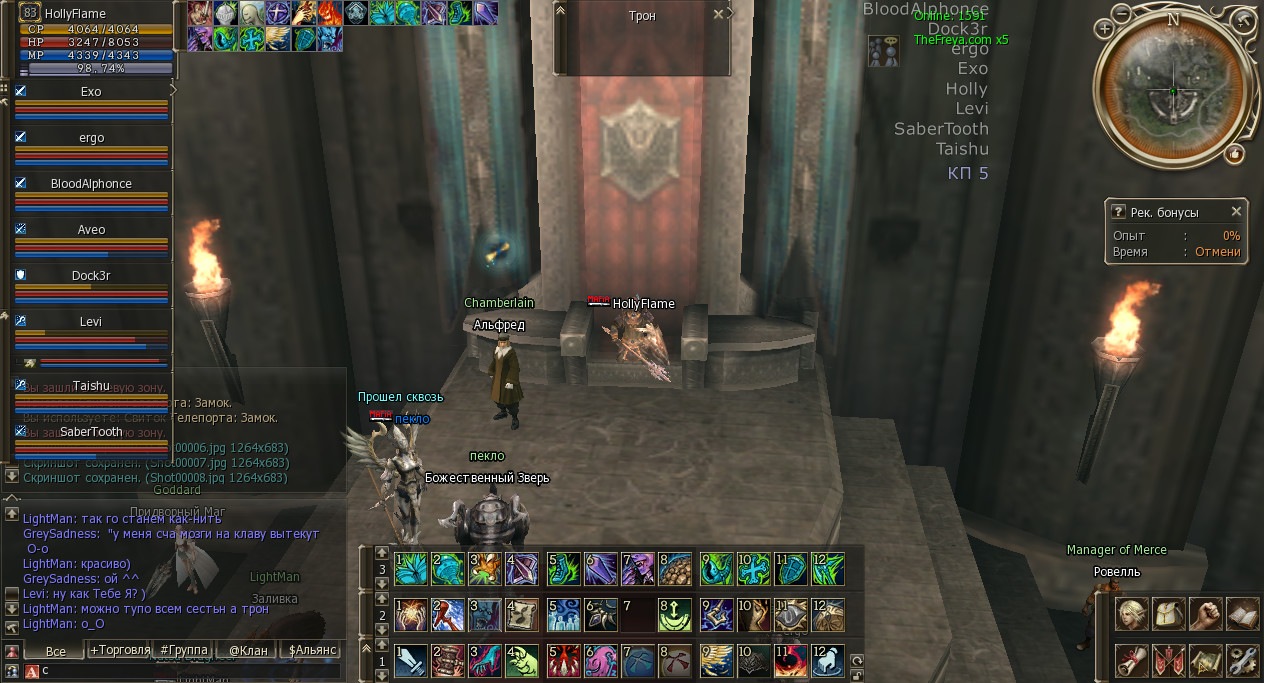Open the clan banners menu
1264x683 pixels.
[x=1169, y=659]
